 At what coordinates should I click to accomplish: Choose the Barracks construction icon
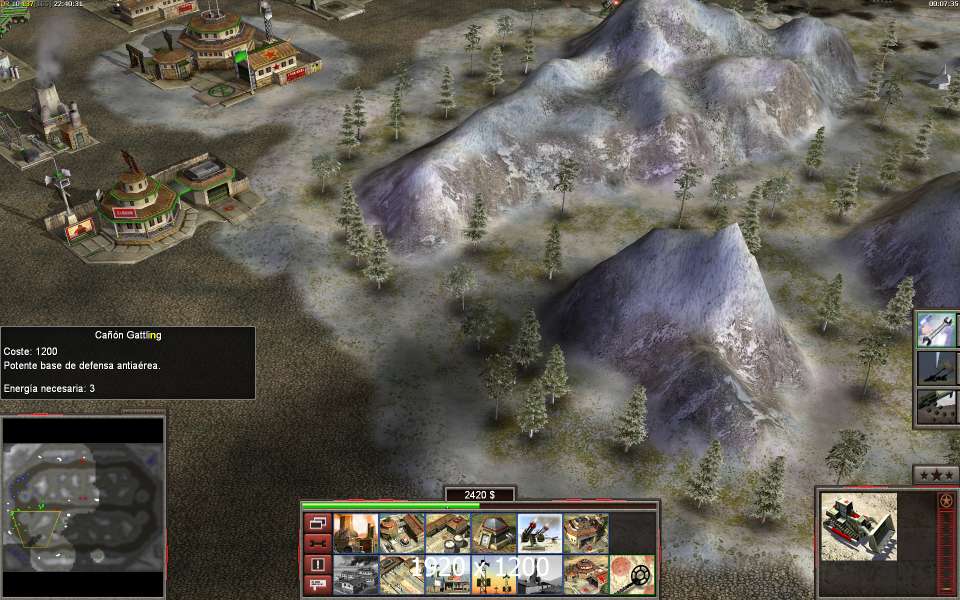tap(400, 534)
